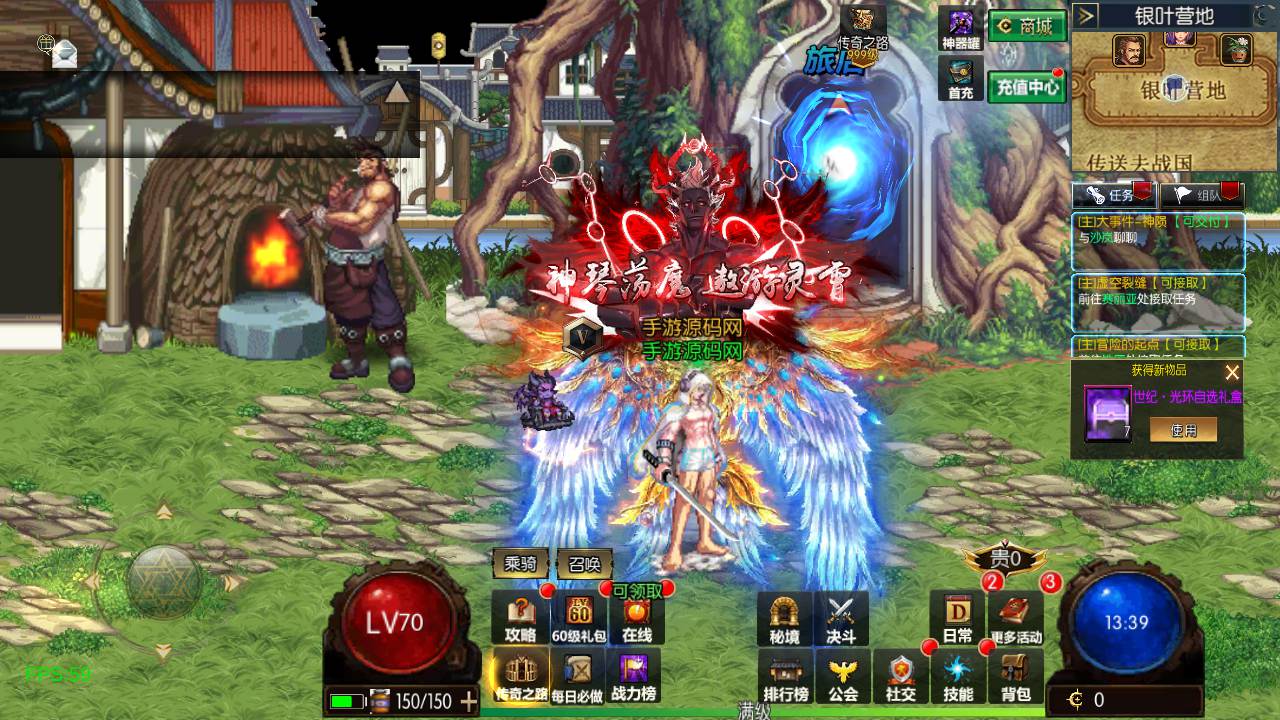Screen dimensions: 1280x720
Task: Open the 公会 guild menu
Action: point(843,676)
